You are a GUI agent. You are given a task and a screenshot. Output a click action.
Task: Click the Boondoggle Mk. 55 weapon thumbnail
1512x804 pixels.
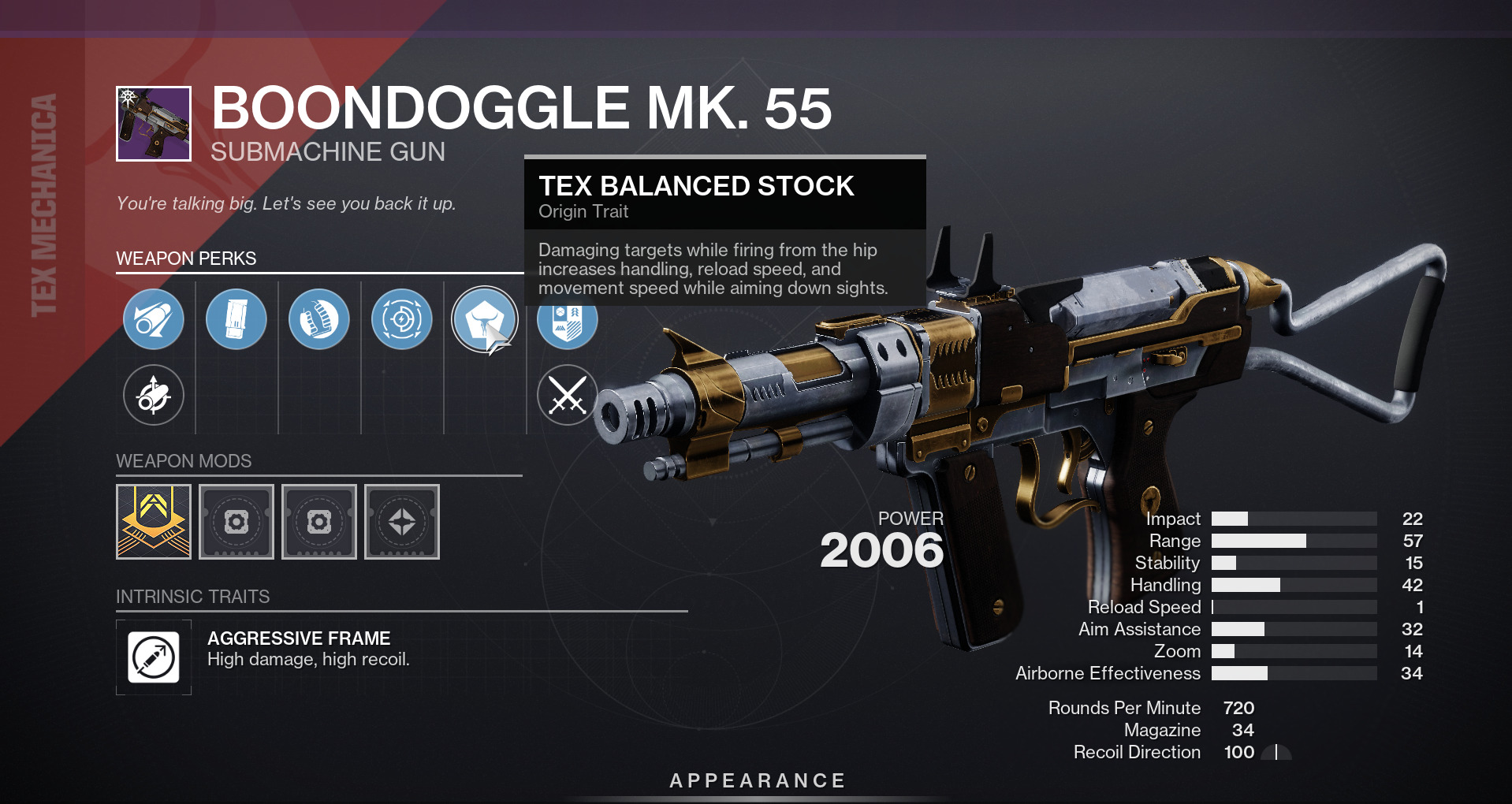click(x=154, y=124)
